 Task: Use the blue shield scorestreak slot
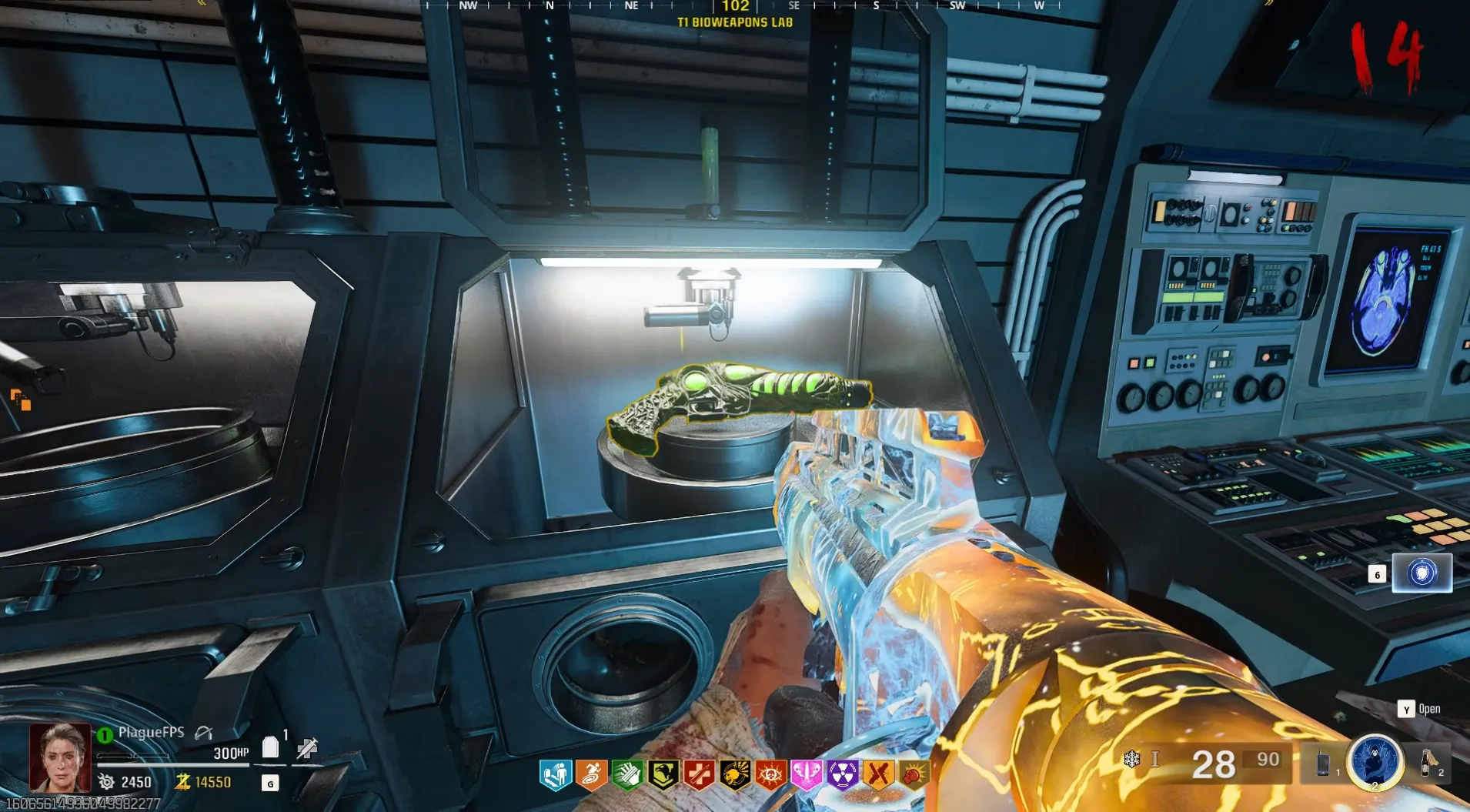tap(1422, 573)
